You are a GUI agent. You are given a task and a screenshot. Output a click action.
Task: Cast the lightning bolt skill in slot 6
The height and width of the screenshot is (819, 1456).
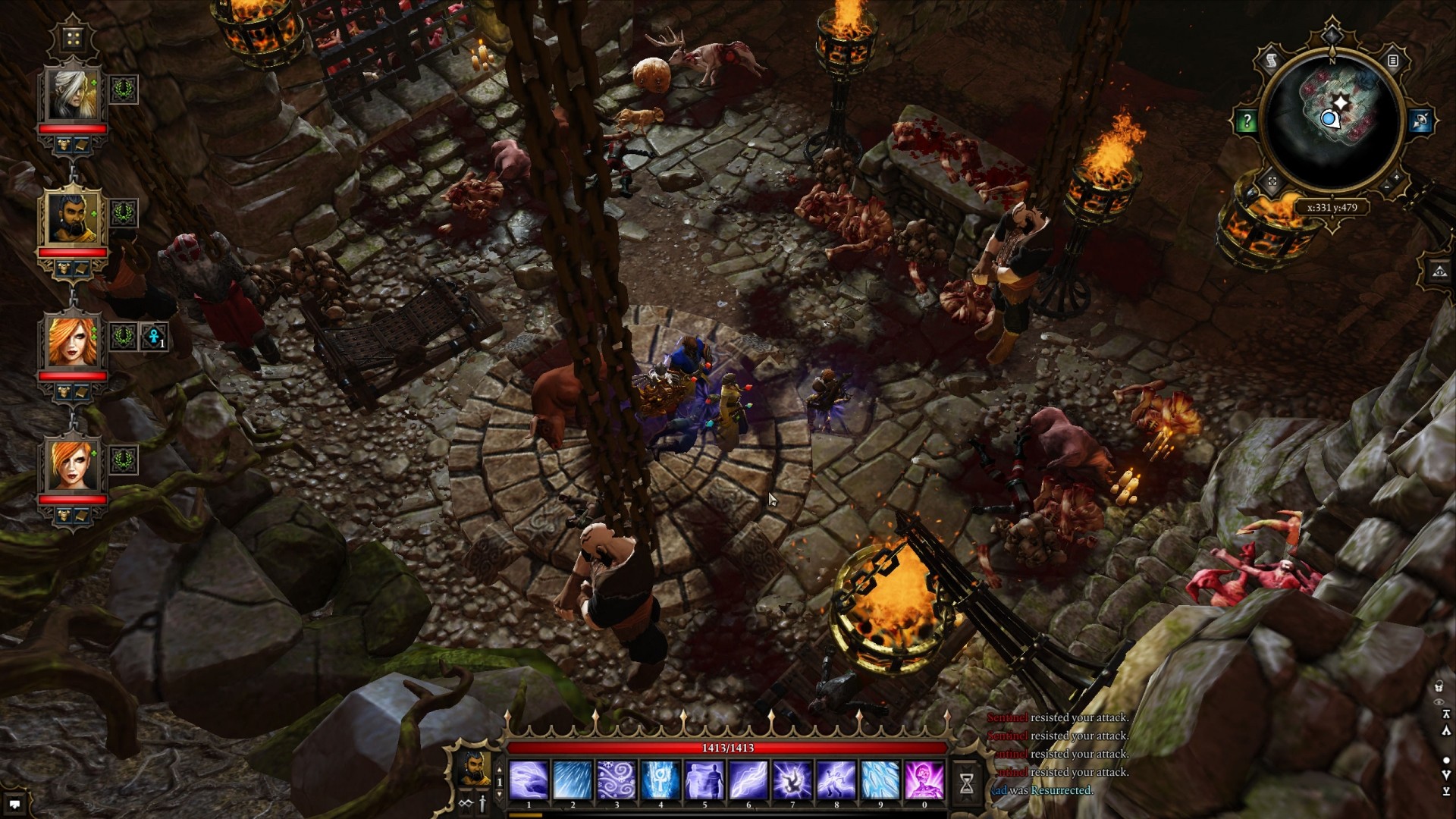[x=748, y=780]
